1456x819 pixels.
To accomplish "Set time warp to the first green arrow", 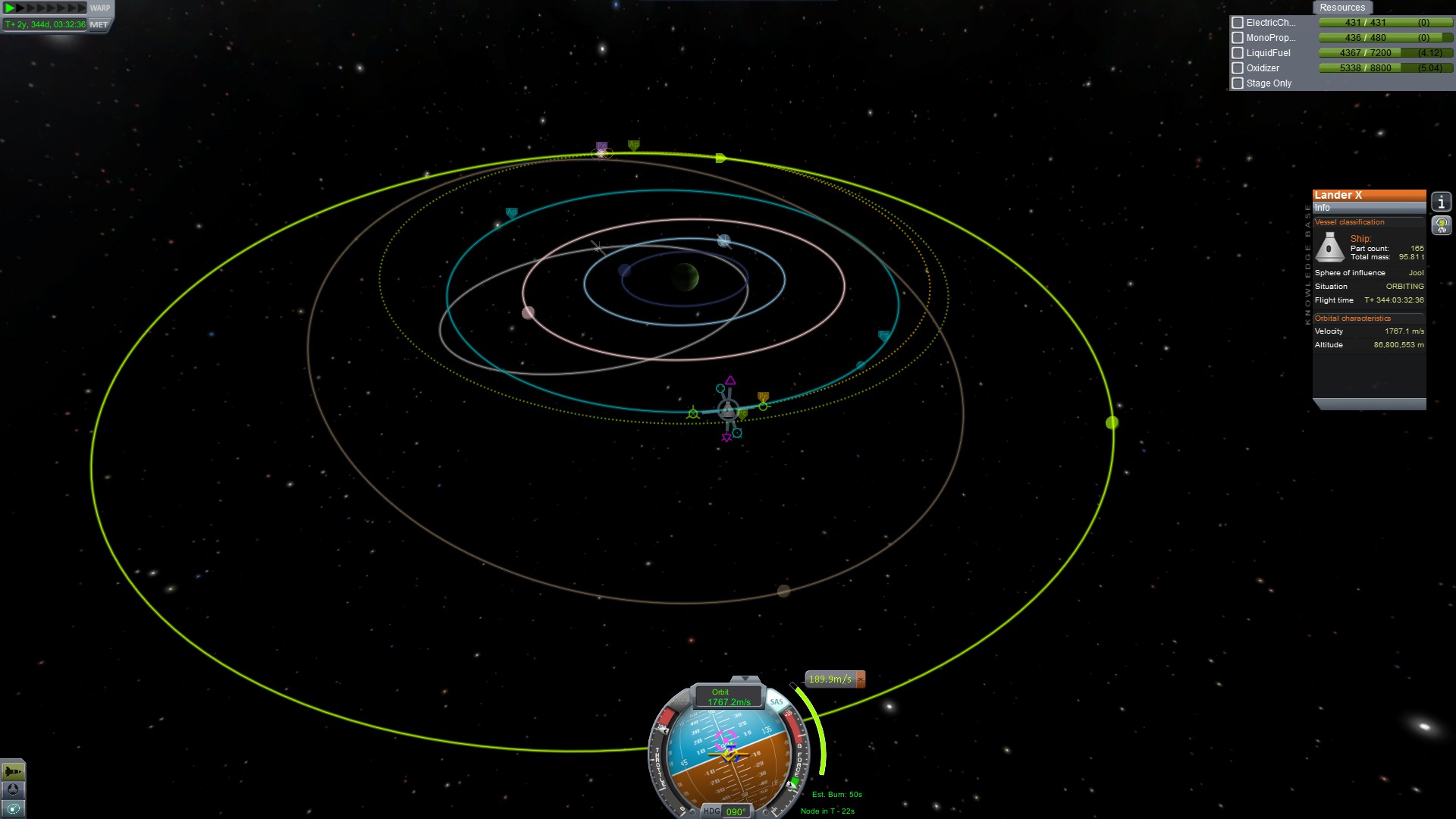I will (x=10, y=8).
